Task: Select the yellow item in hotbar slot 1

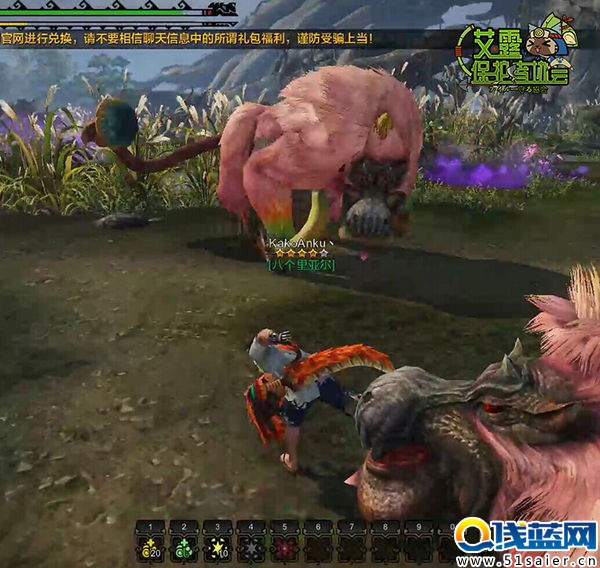Action: tap(149, 546)
